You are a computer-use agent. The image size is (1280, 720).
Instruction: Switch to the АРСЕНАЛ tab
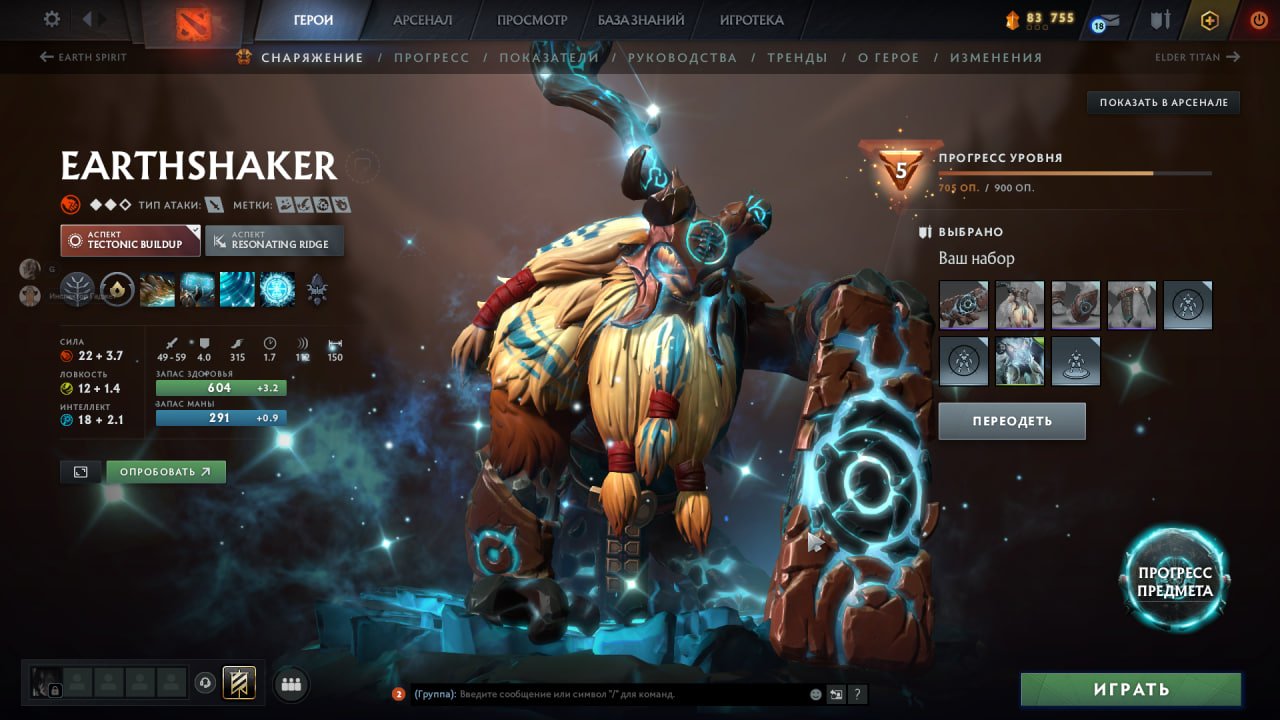click(x=421, y=19)
